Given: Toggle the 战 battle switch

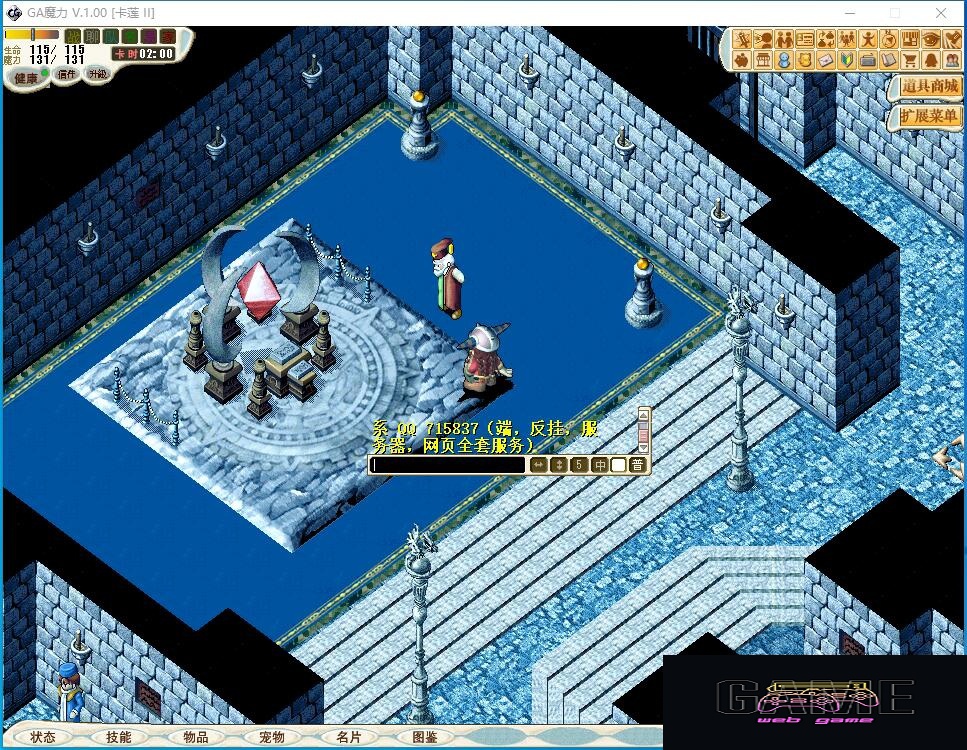Looking at the screenshot, I should (72, 37).
